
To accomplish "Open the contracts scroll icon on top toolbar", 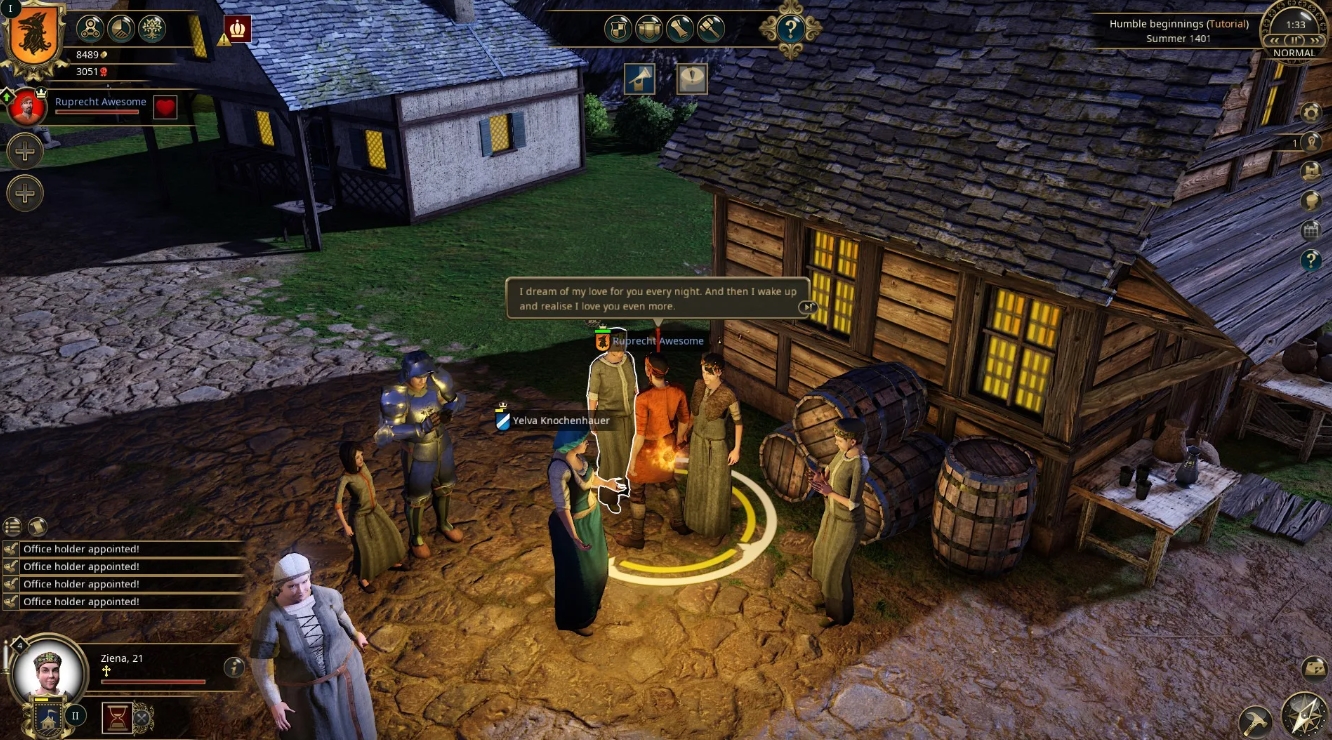I will coord(678,29).
